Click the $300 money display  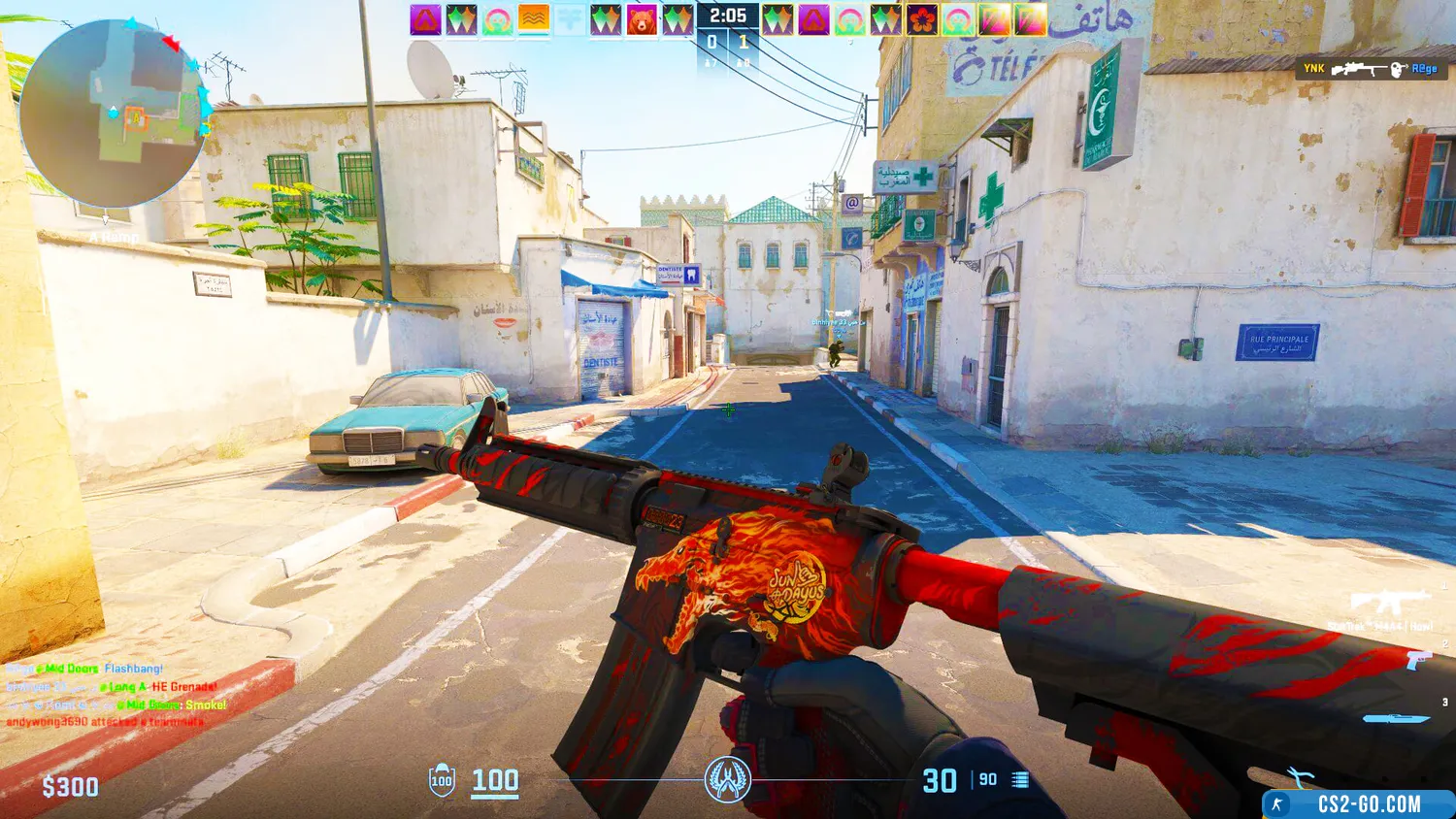pos(70,787)
